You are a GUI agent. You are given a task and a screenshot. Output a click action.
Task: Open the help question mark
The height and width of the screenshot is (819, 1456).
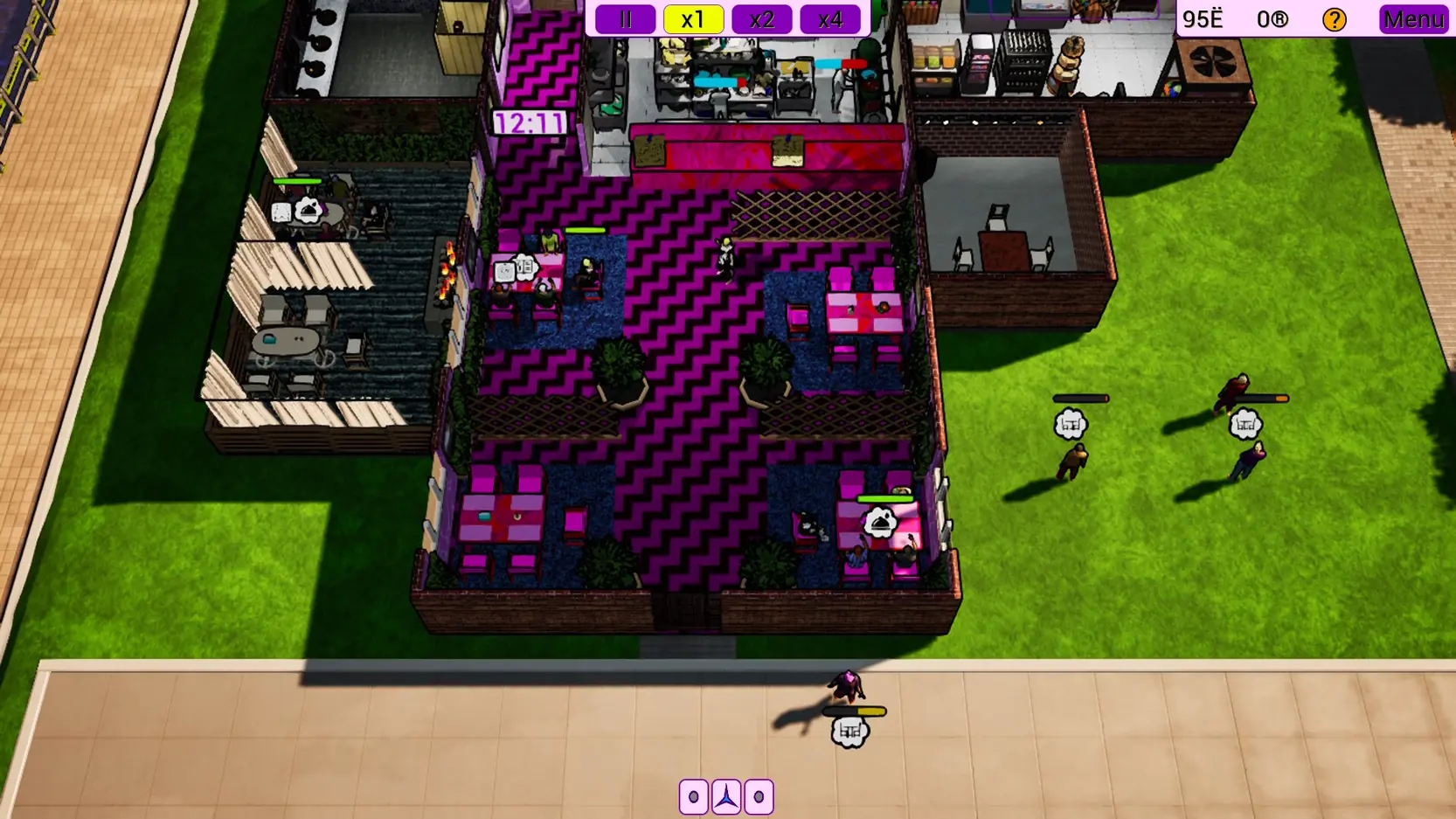point(1334,19)
